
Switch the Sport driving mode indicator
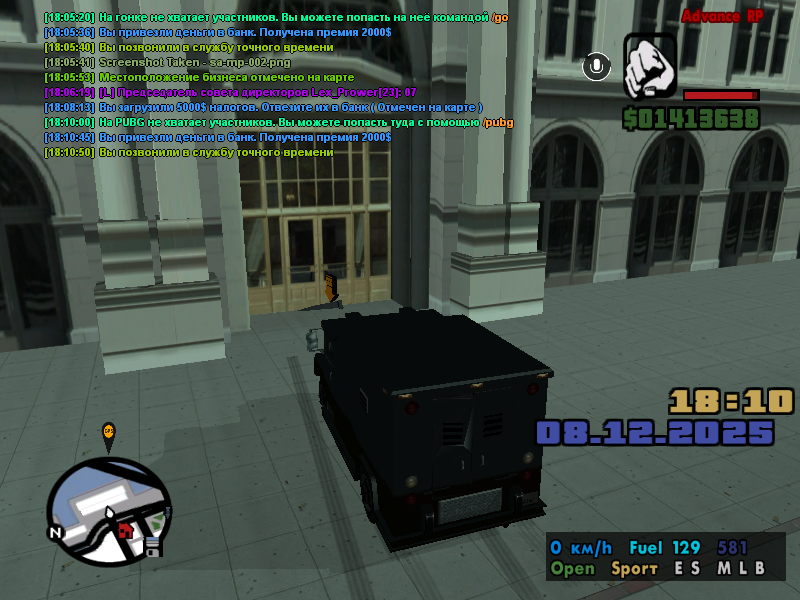634,569
